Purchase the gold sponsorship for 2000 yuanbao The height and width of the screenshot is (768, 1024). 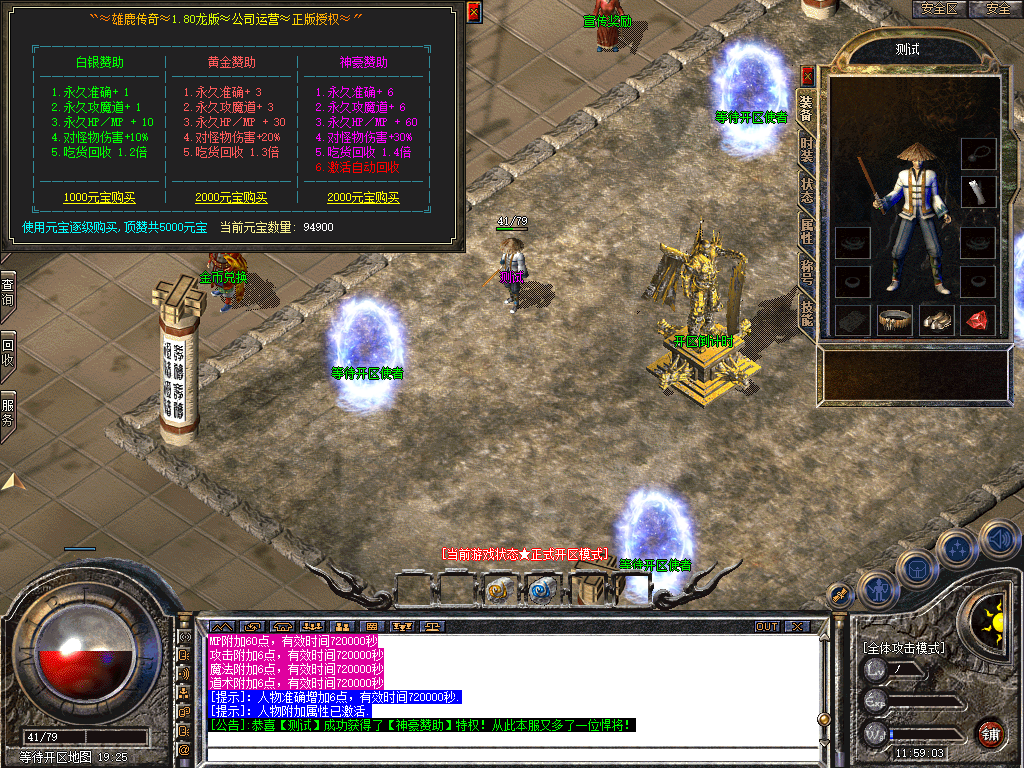coord(231,198)
